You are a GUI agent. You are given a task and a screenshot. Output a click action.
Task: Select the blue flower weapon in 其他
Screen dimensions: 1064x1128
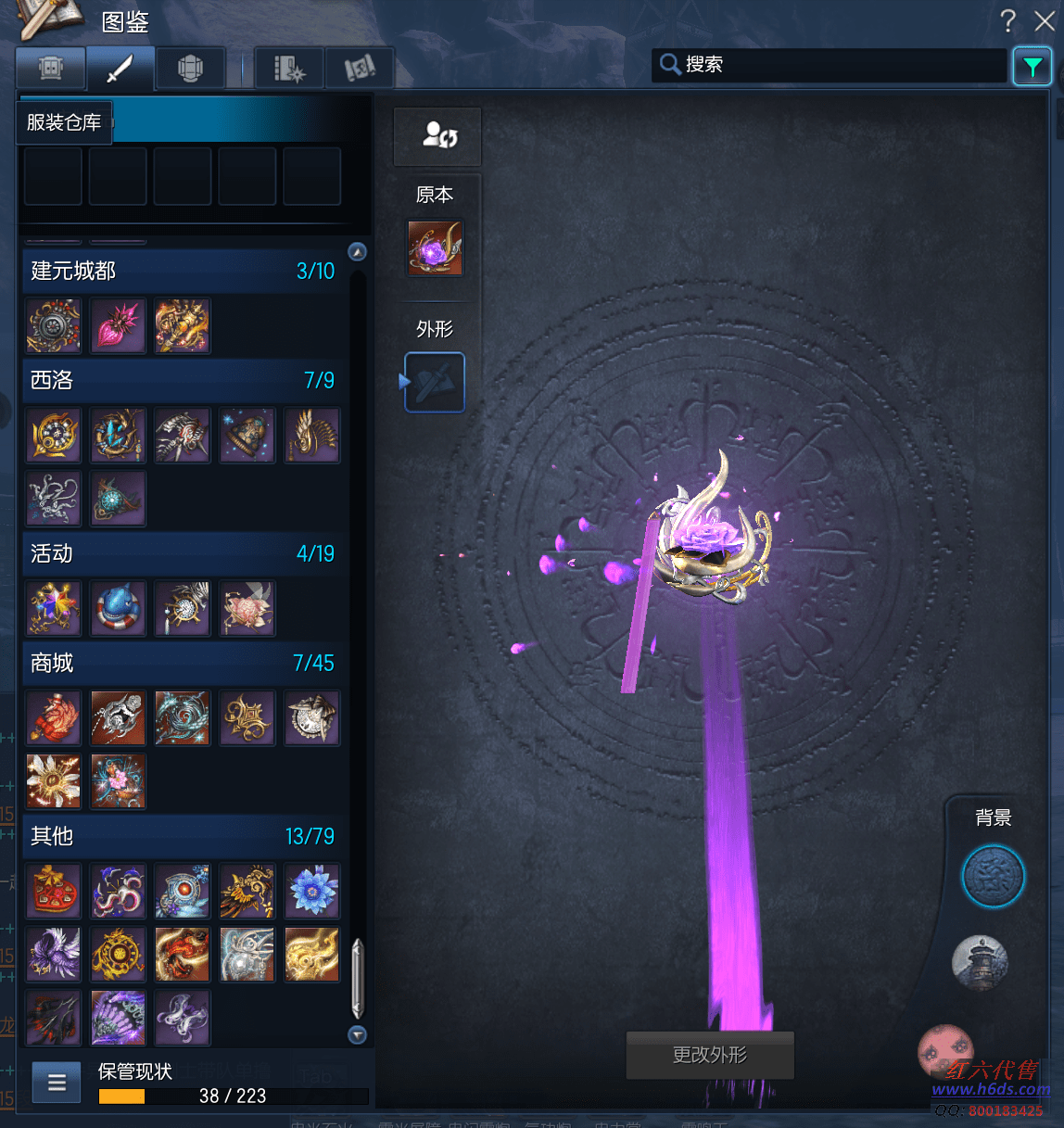tap(312, 891)
